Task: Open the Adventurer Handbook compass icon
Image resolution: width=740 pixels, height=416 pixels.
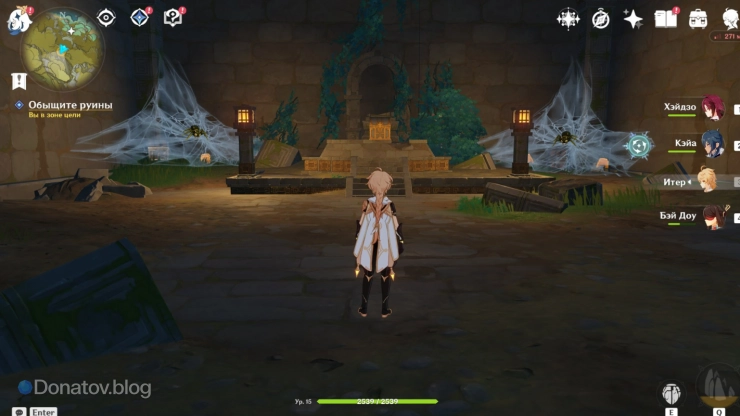Action: (600, 19)
